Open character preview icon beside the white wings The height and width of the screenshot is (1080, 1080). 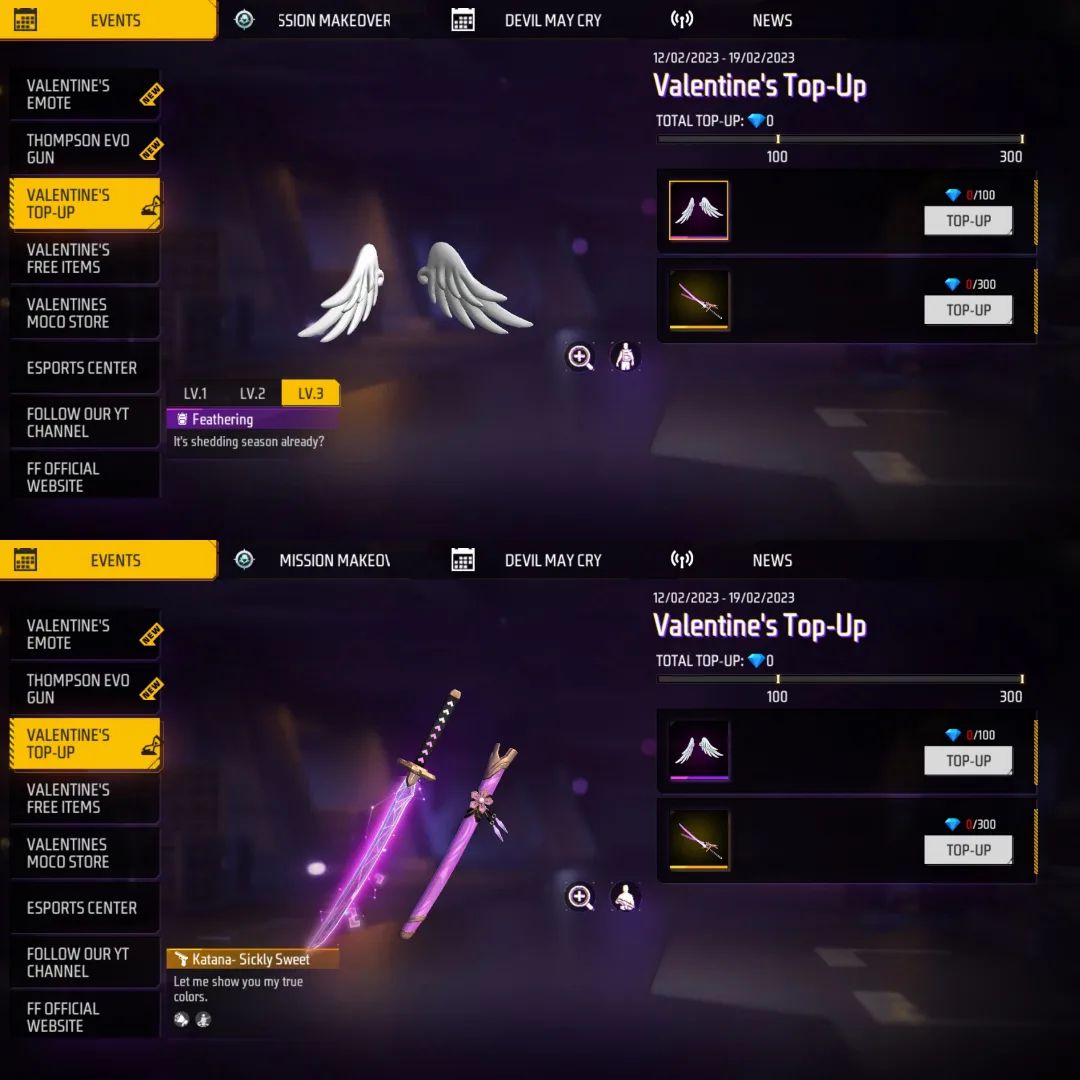pos(625,357)
